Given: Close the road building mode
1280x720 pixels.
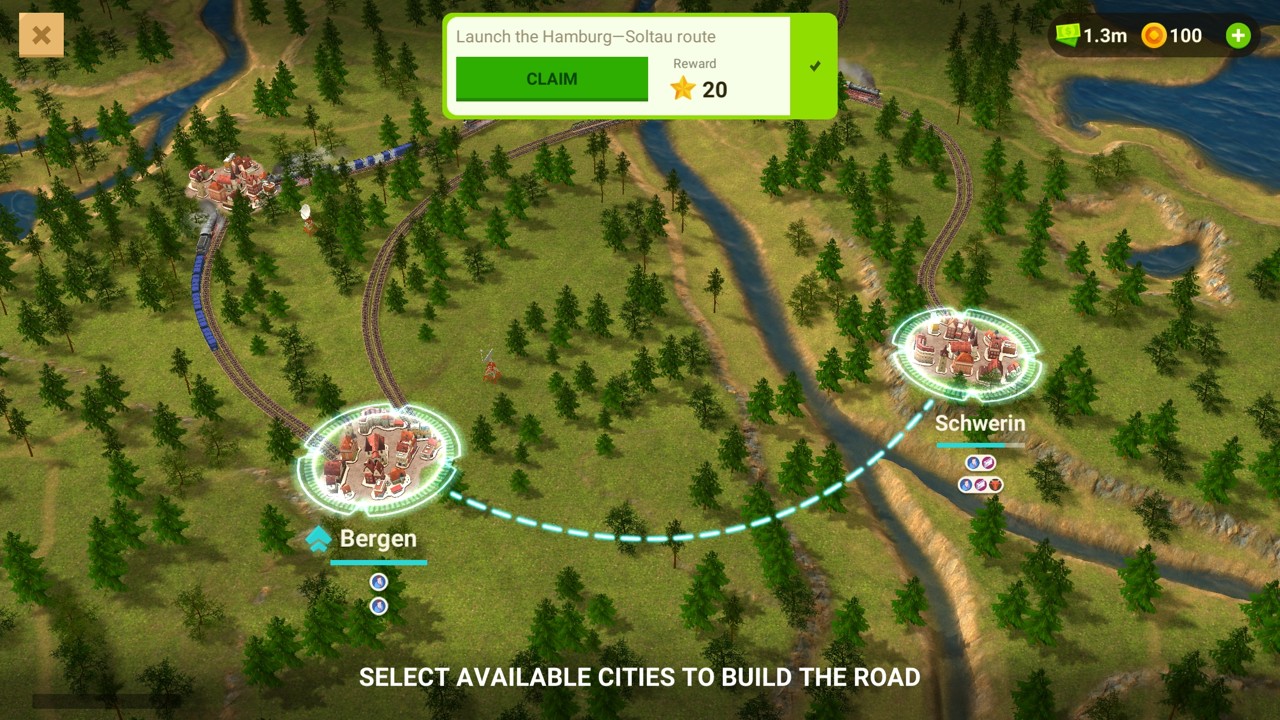Looking at the screenshot, I should tap(41, 36).
